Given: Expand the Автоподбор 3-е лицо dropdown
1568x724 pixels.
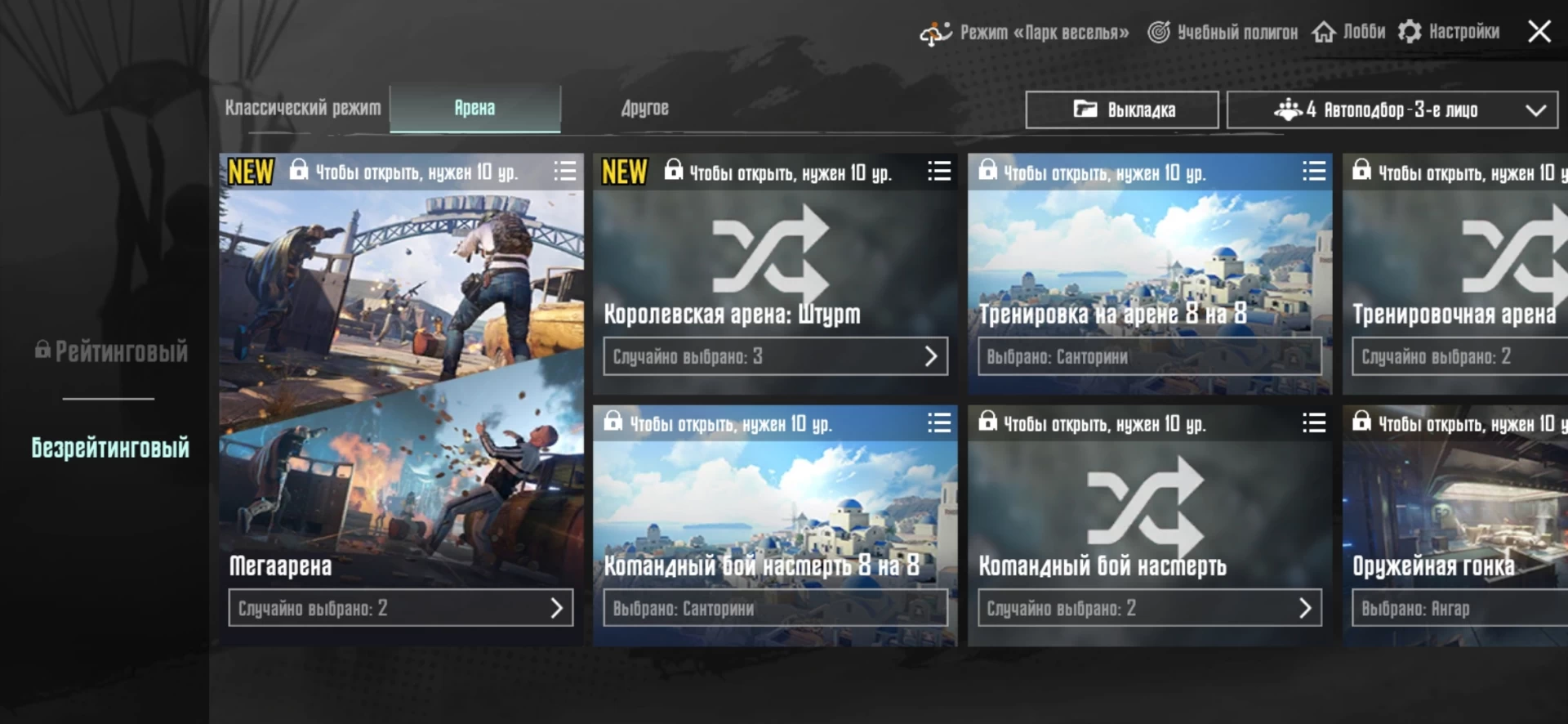Looking at the screenshot, I should click(x=1392, y=109).
